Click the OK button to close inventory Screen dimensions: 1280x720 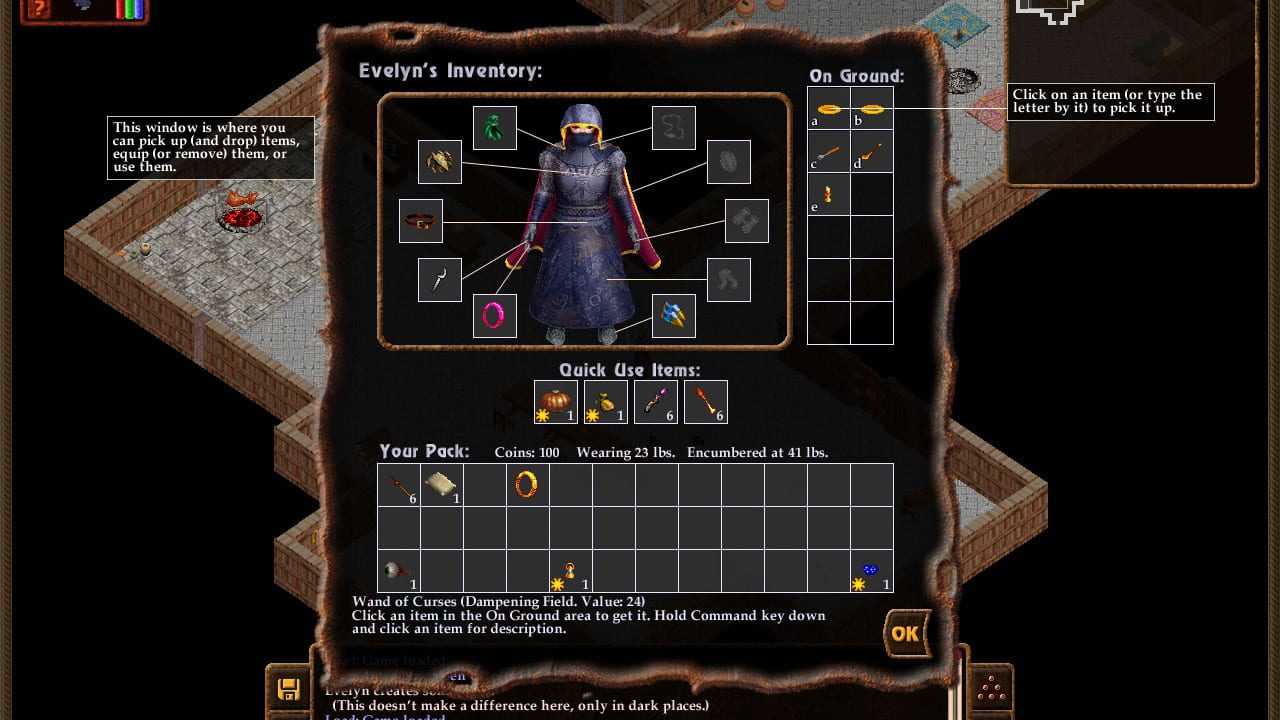[x=905, y=633]
